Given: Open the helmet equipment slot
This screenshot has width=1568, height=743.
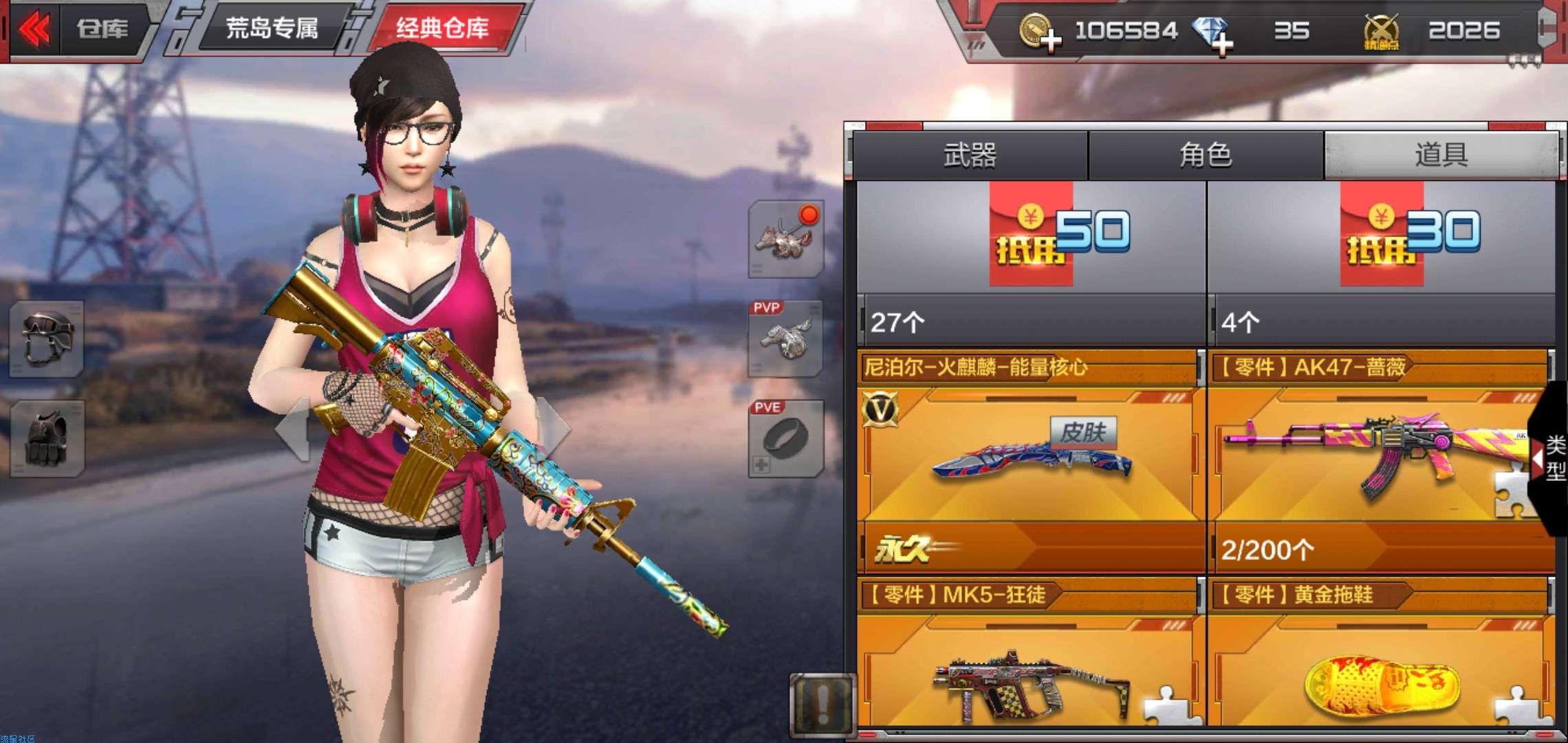Looking at the screenshot, I should pos(47,338).
